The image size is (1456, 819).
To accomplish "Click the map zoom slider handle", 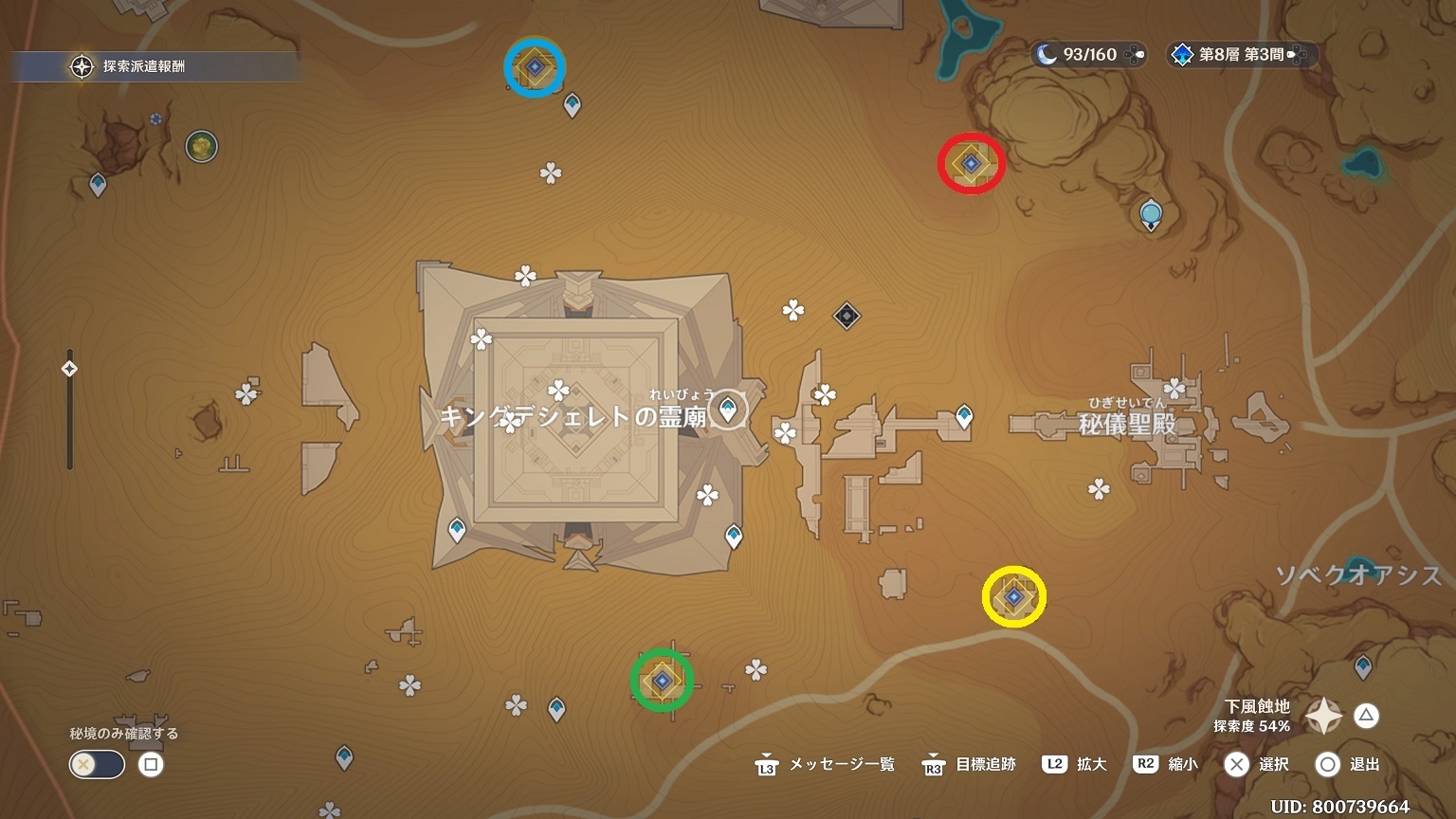I will (x=69, y=369).
